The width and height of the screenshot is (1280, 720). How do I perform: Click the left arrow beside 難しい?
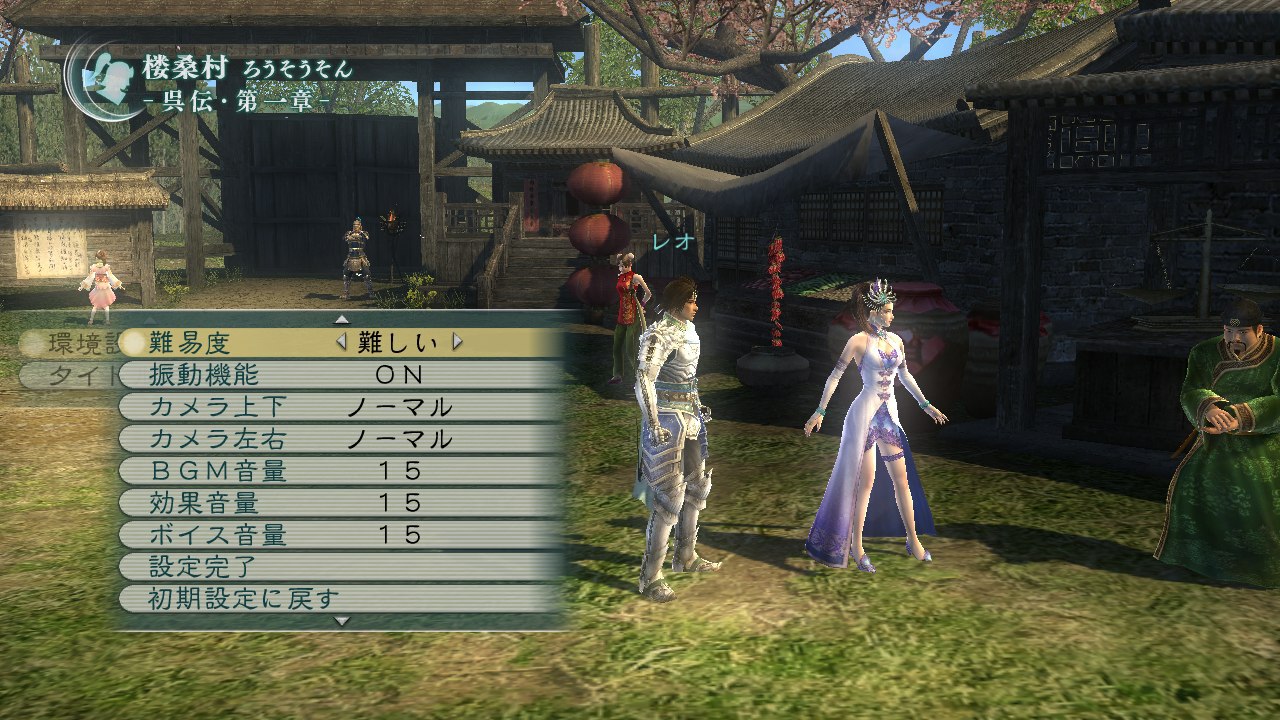(340, 341)
